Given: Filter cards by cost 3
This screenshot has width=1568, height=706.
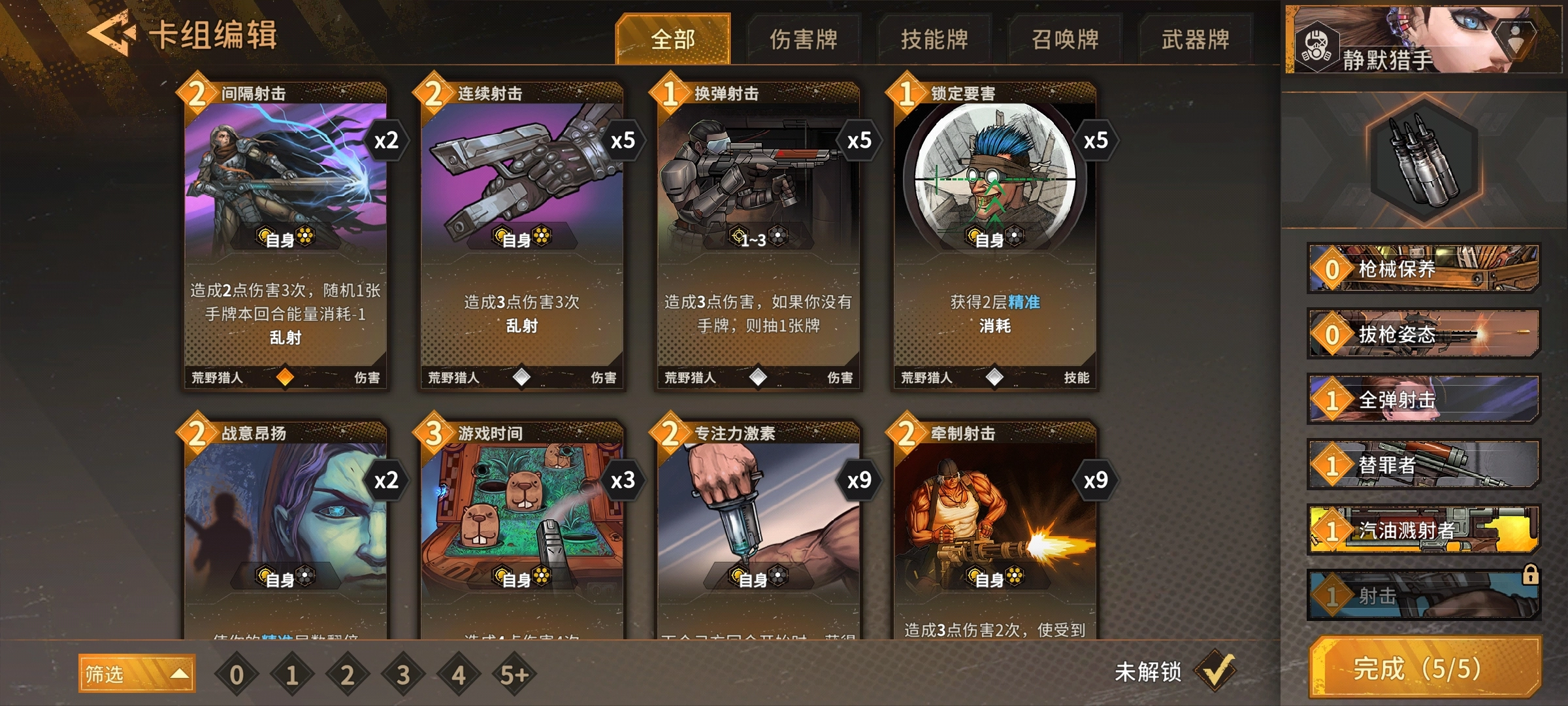Looking at the screenshot, I should 403,675.
